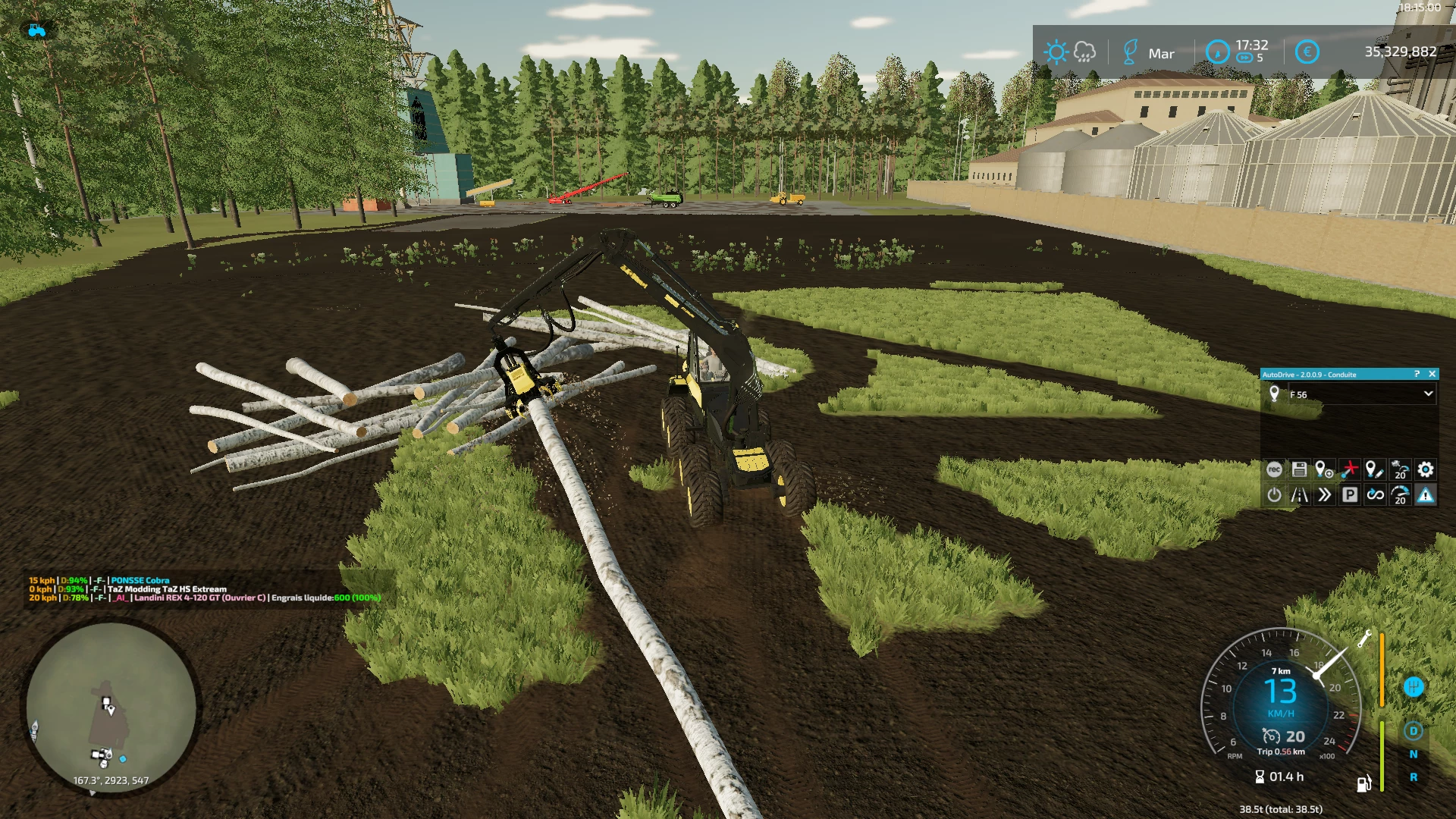The image size is (1456, 819).
Task: Click the blue warning triangle icon
Action: point(1426,495)
